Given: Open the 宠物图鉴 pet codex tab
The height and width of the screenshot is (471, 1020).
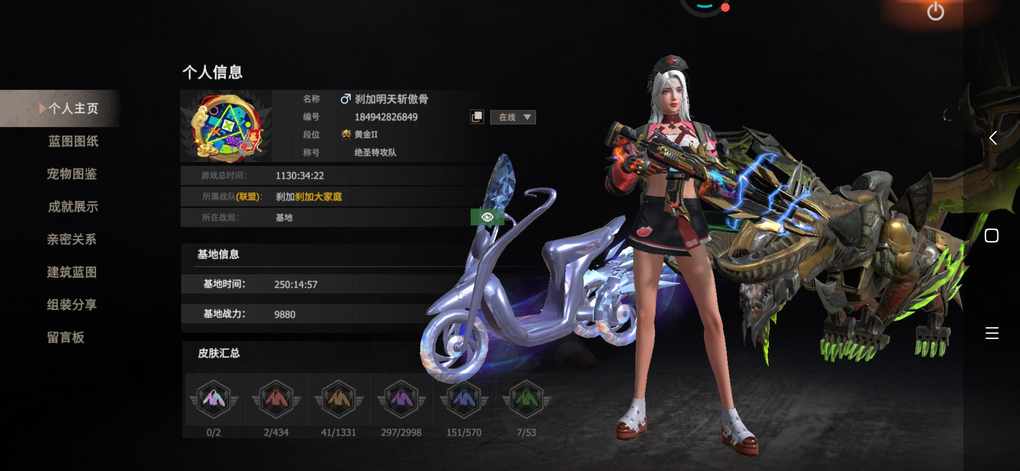Looking at the screenshot, I should pyautogui.click(x=72, y=174).
